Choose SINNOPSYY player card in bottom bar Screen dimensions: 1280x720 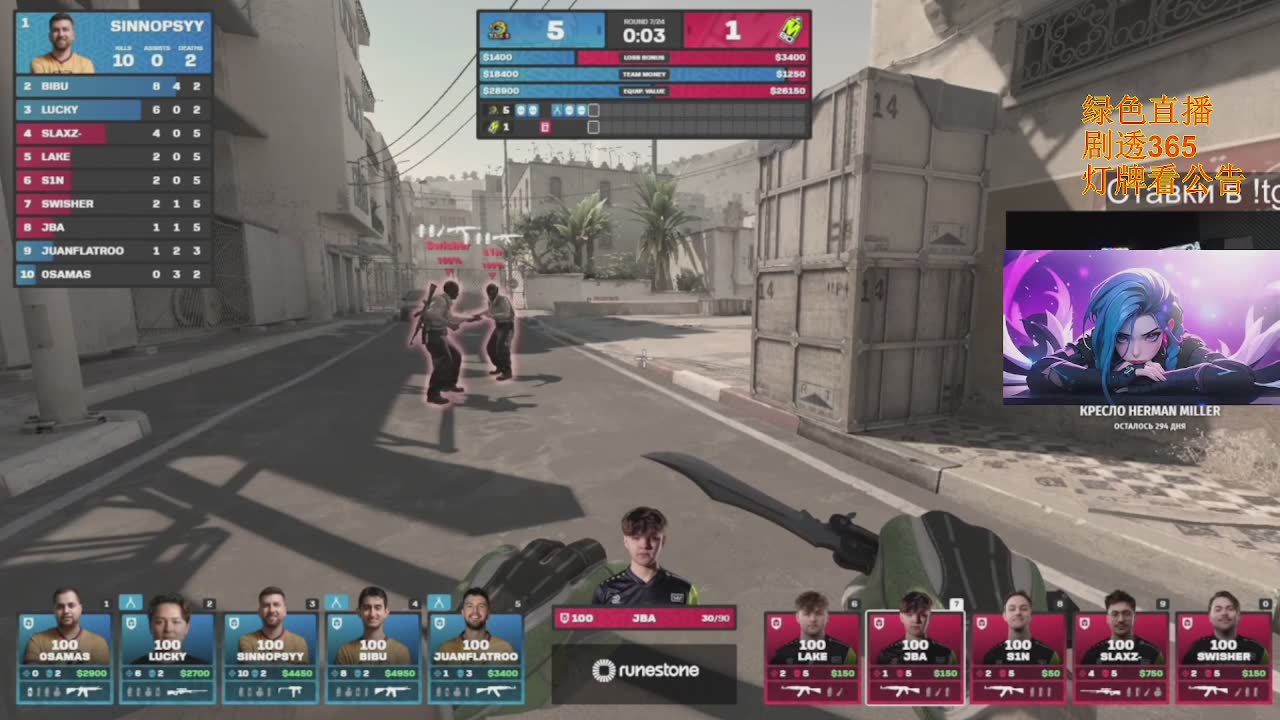point(270,650)
